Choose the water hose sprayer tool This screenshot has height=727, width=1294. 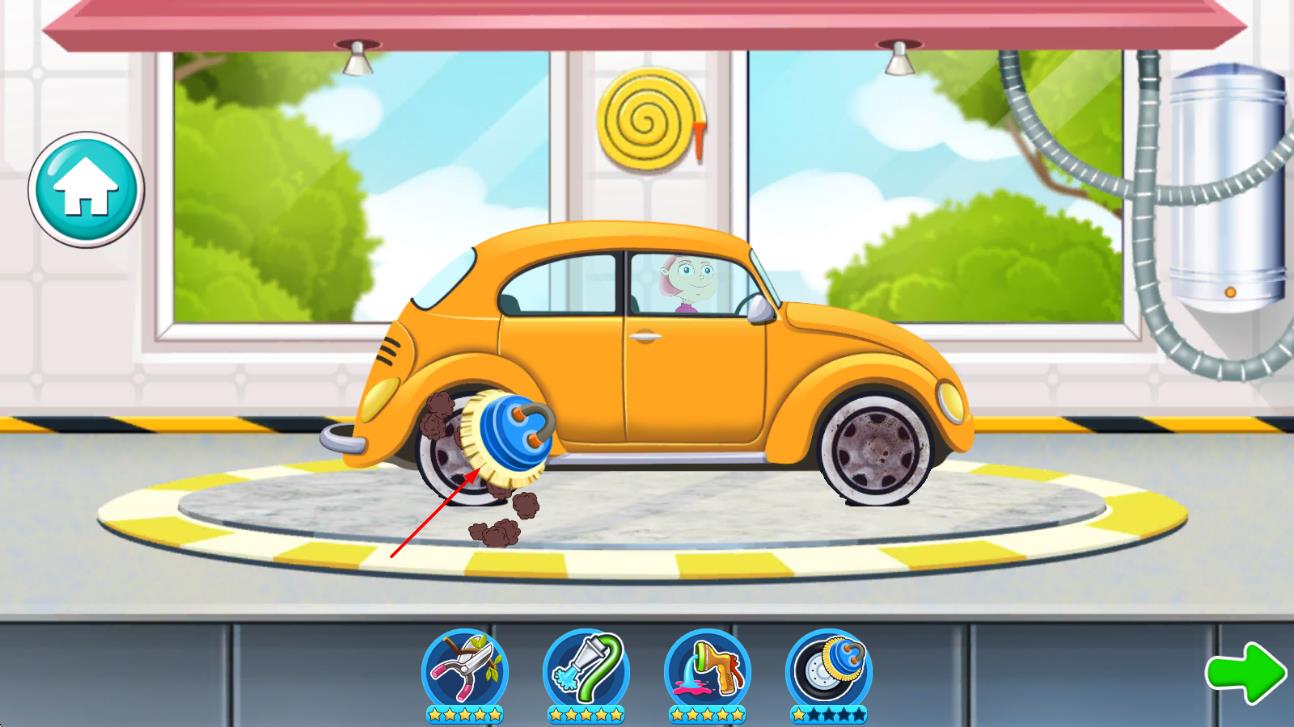click(x=586, y=670)
